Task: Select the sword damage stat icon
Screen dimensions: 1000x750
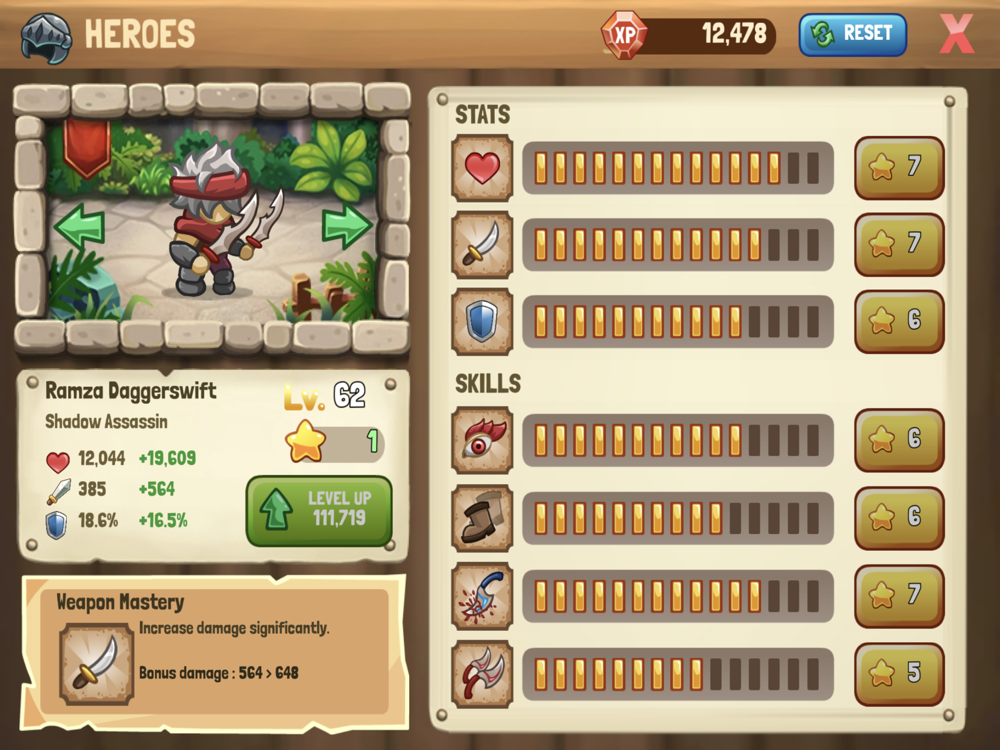Action: click(482, 245)
